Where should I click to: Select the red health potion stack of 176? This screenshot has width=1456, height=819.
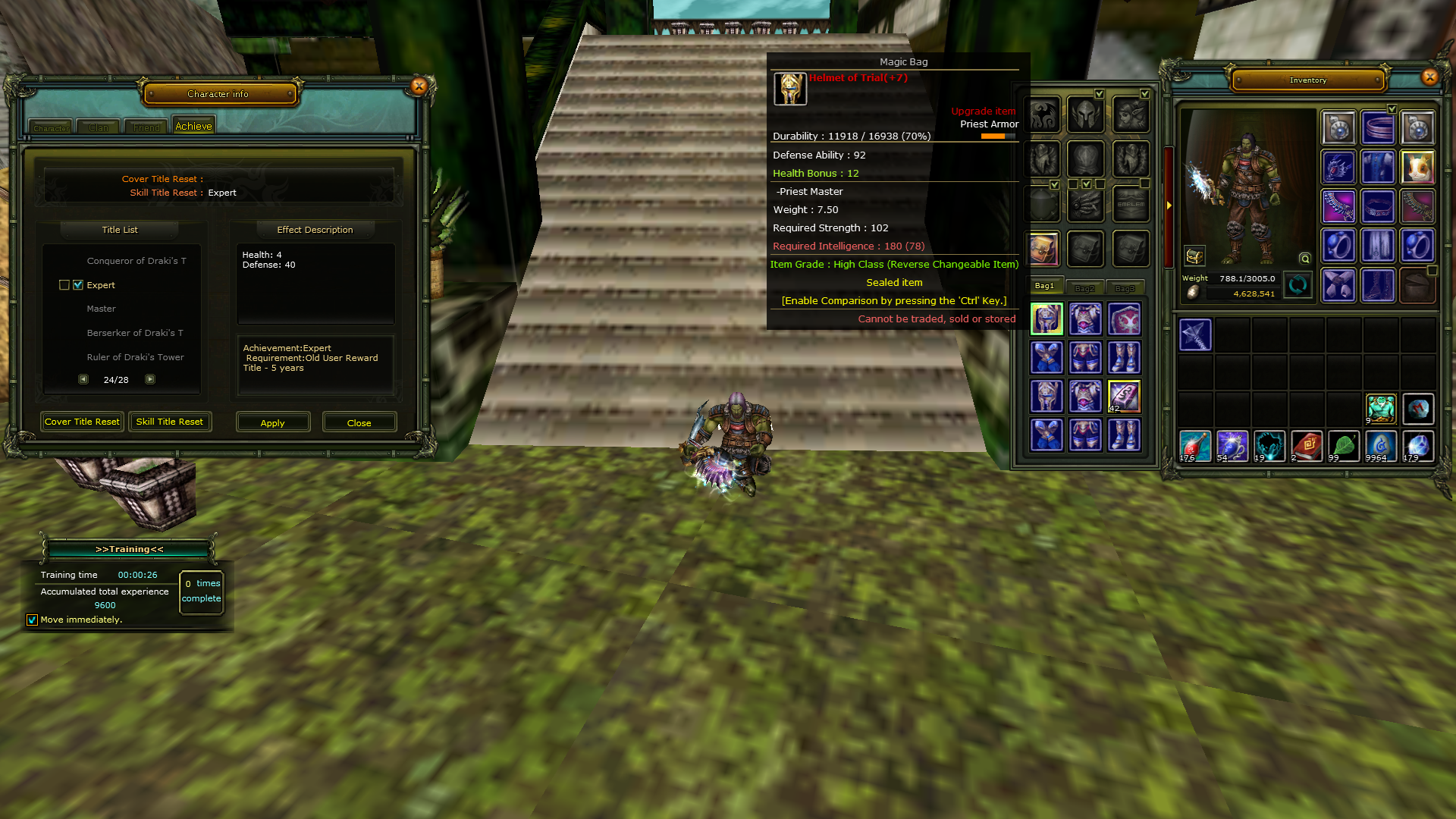(1195, 446)
